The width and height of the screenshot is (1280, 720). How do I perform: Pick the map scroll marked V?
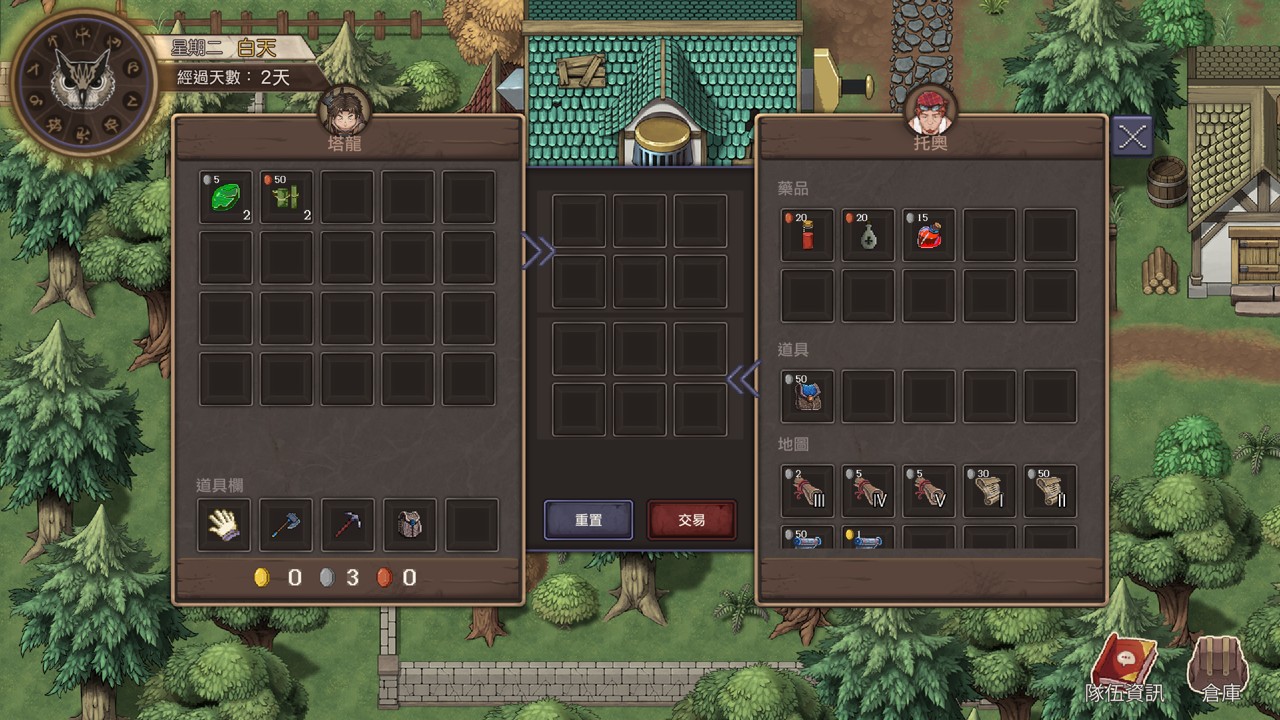coord(929,491)
